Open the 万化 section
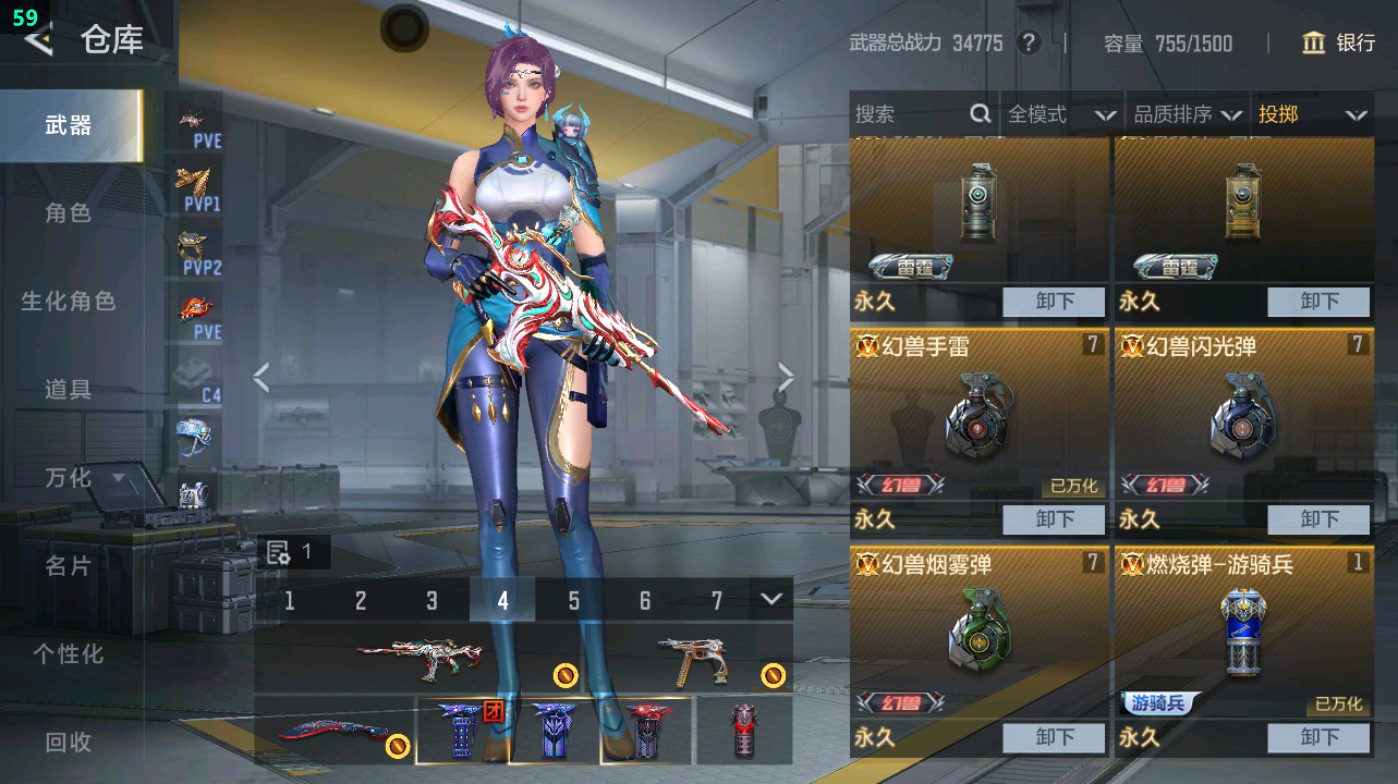 click(70, 478)
